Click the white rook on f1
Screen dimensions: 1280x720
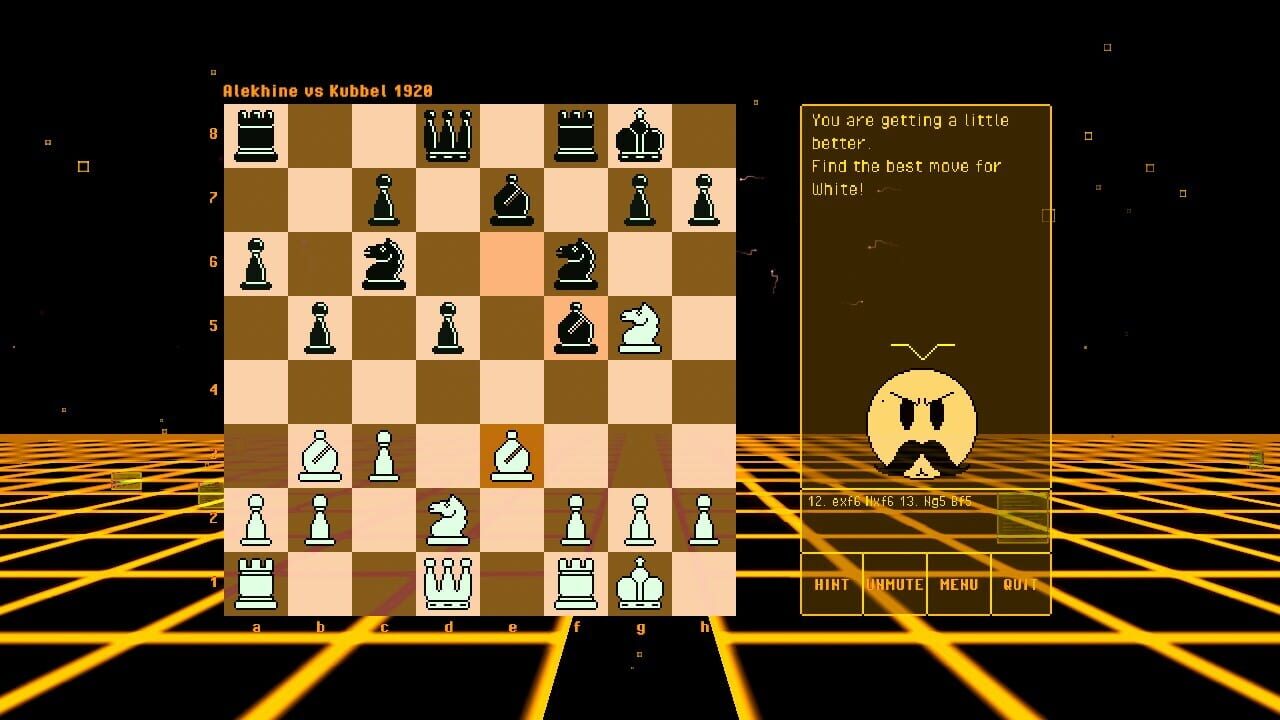click(x=577, y=581)
